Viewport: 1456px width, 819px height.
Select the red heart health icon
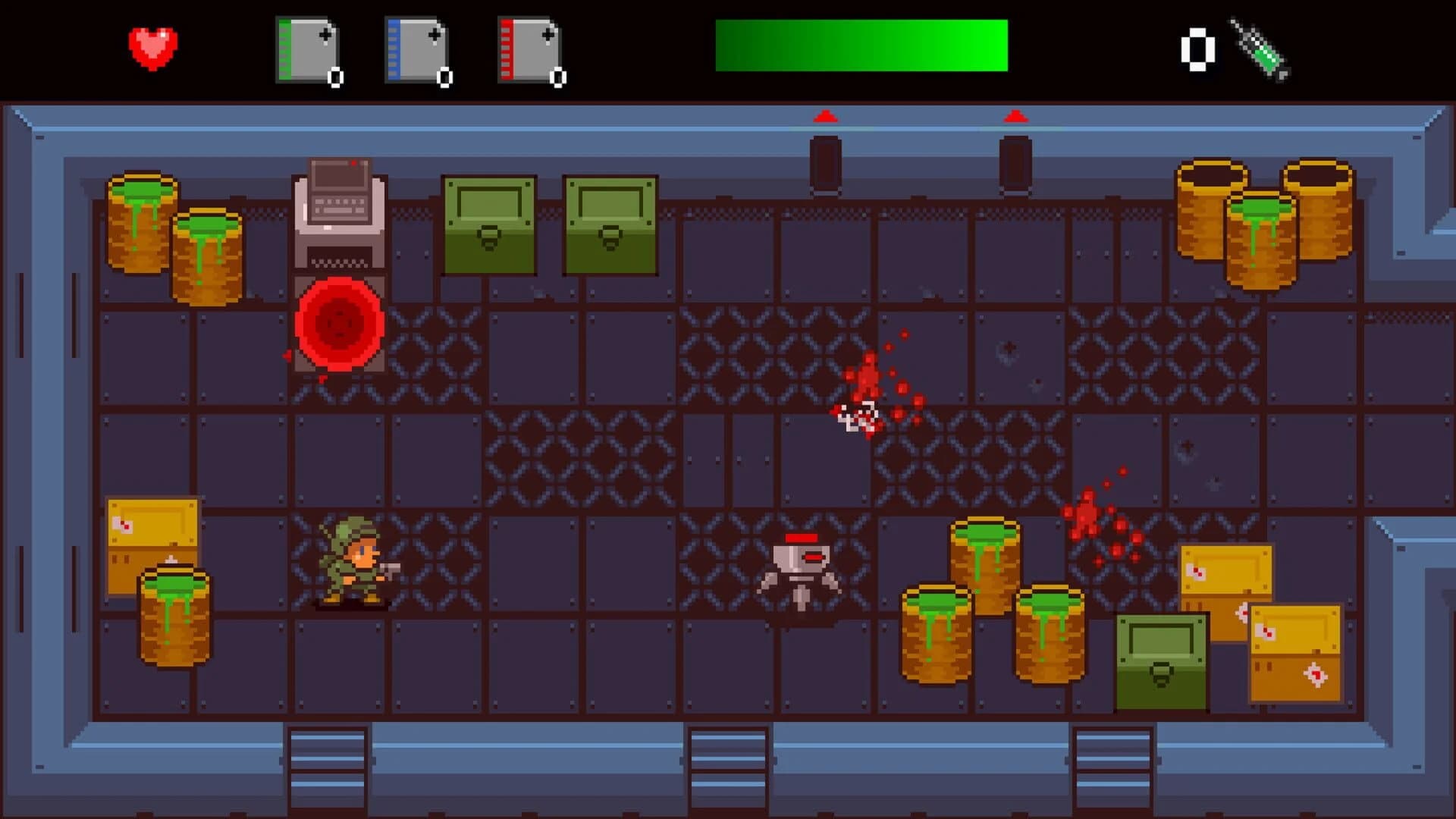[x=152, y=47]
